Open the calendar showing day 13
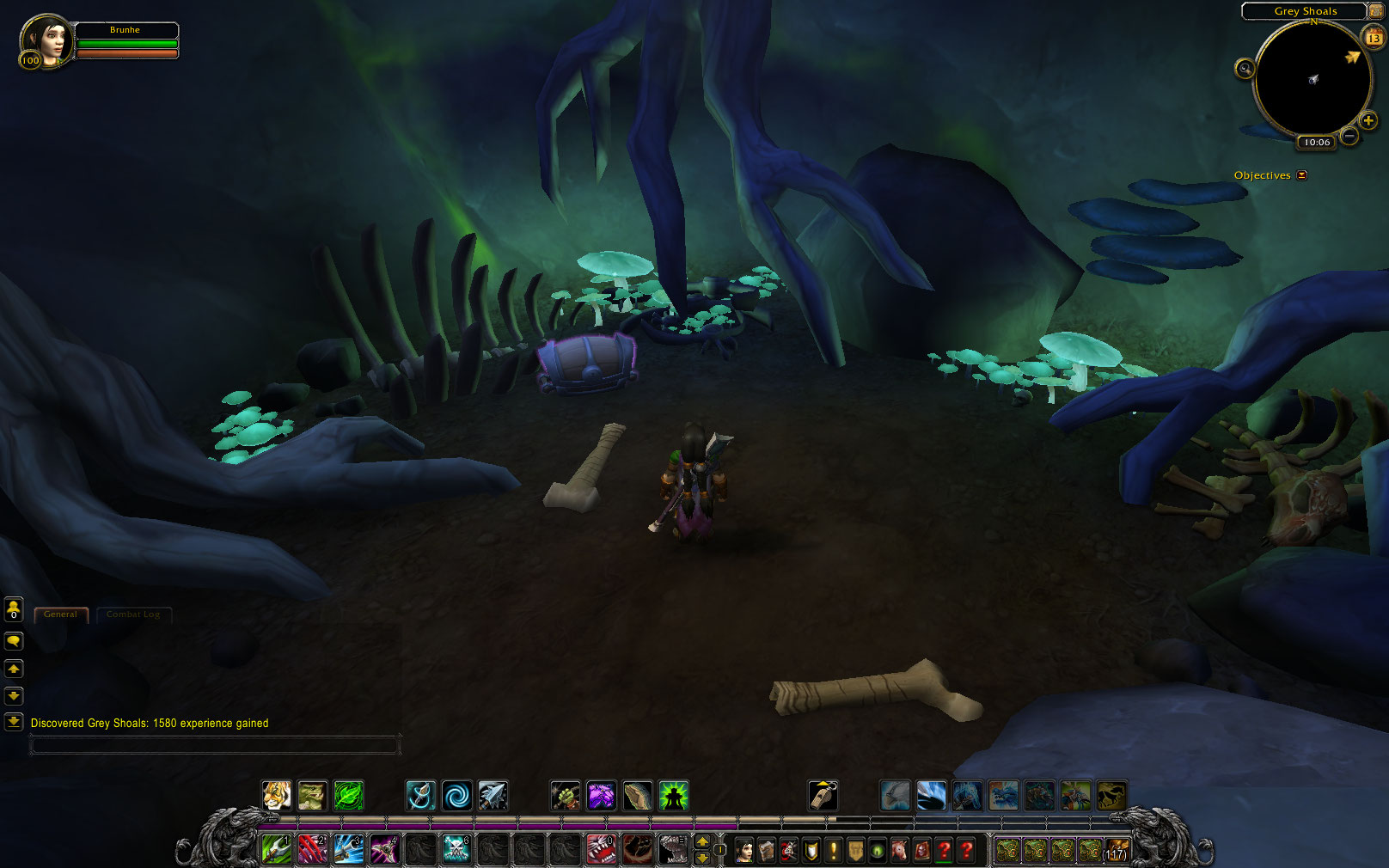 1373,38
